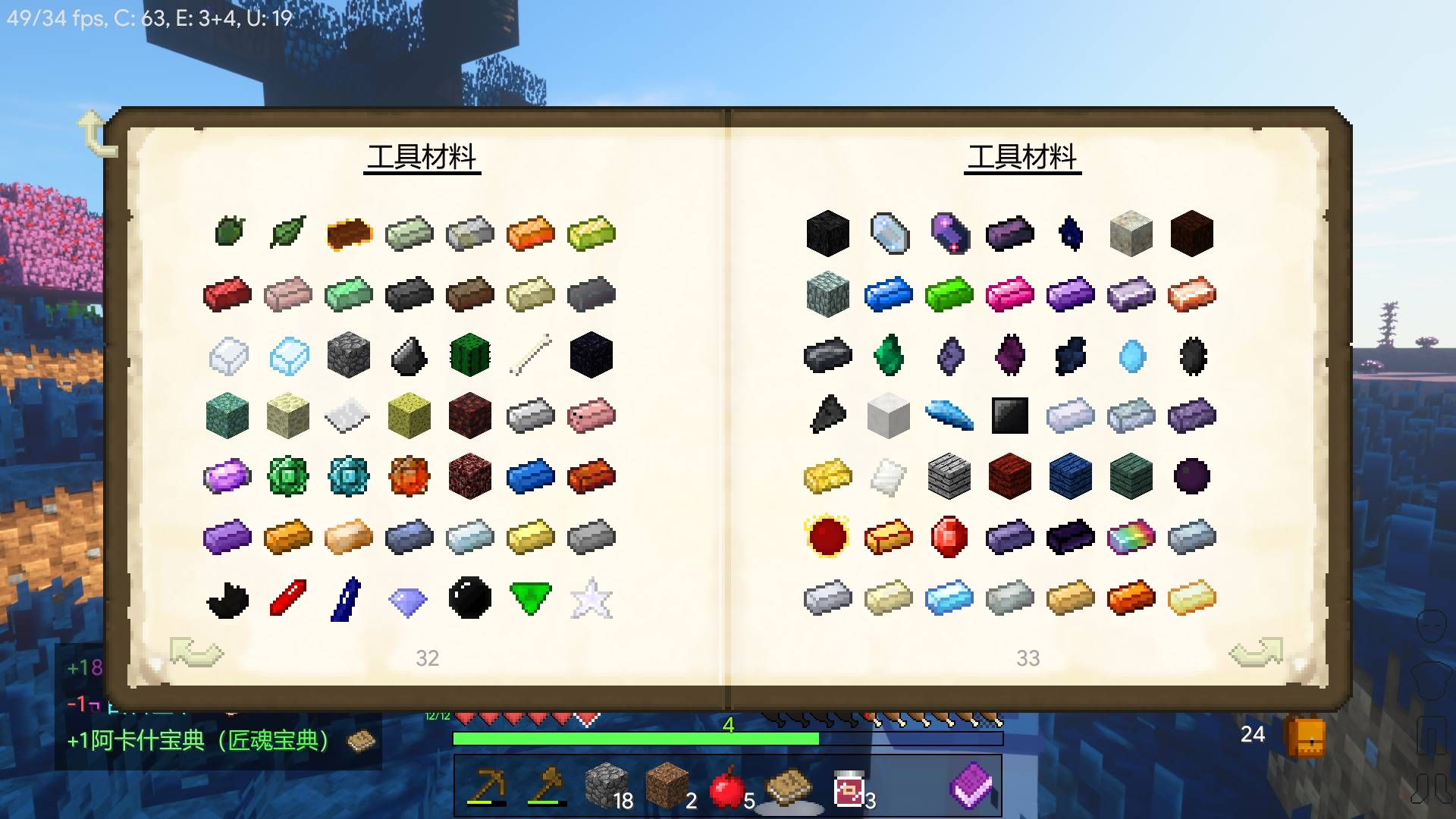
Task: Select the paper material icon
Action: pyautogui.click(x=347, y=416)
